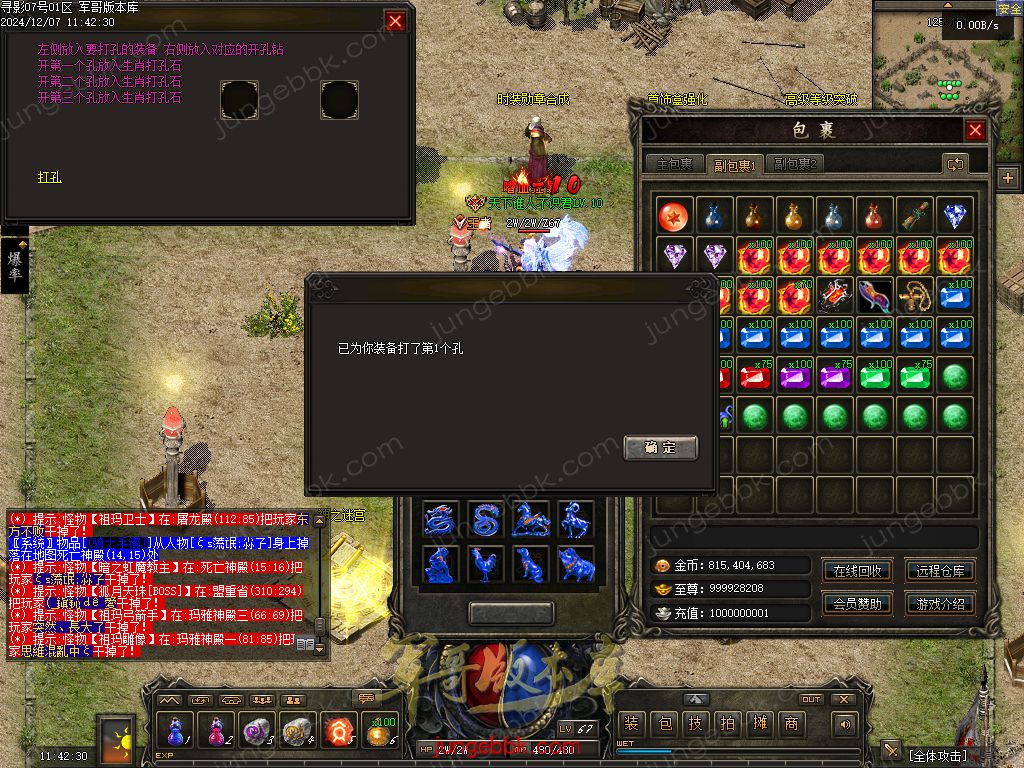
Task: Open the 远程仓库 remote warehouse
Action: [x=941, y=571]
